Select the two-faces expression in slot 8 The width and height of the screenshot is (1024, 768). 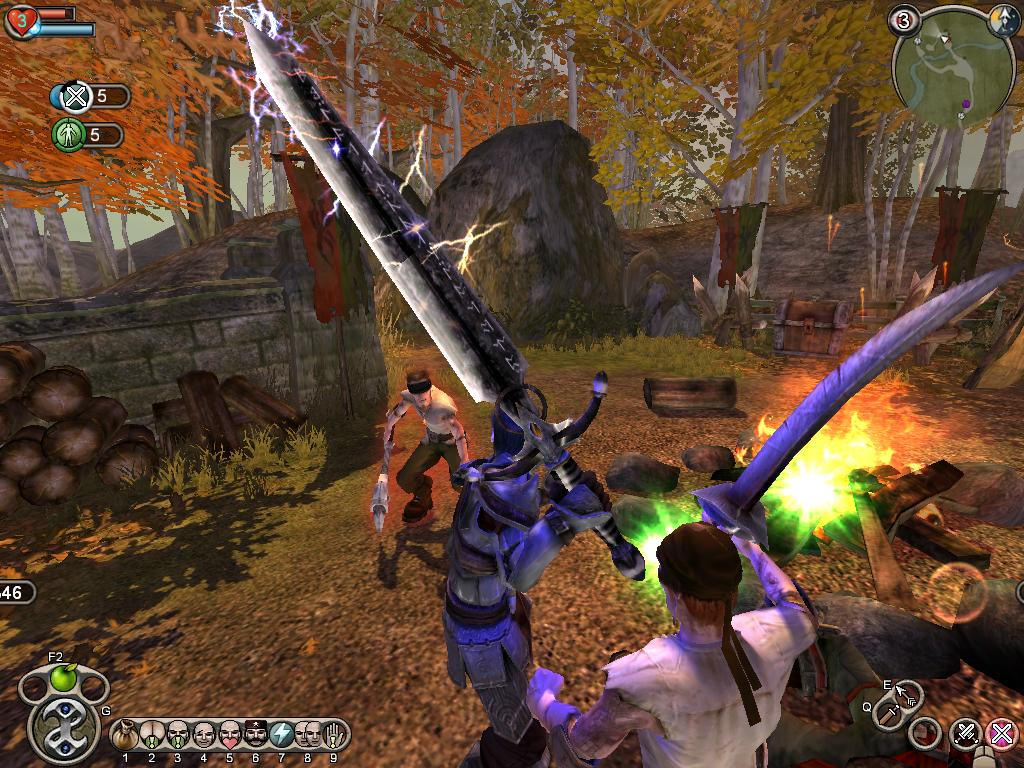(x=308, y=735)
